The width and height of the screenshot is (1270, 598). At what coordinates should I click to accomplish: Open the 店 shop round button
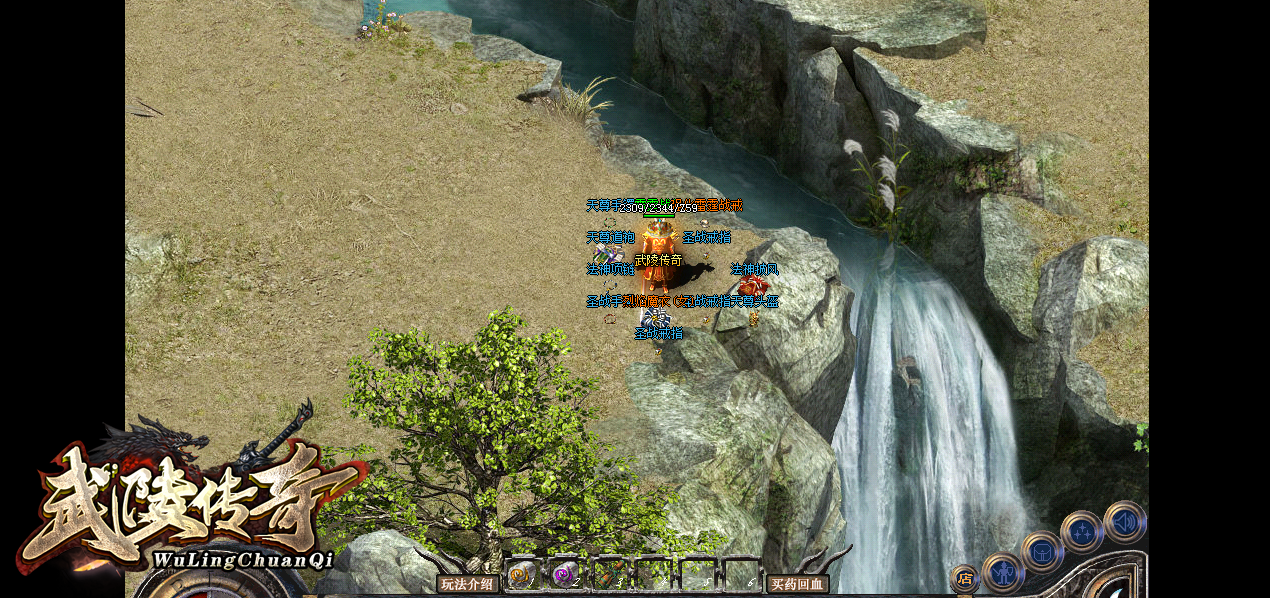[x=964, y=578]
